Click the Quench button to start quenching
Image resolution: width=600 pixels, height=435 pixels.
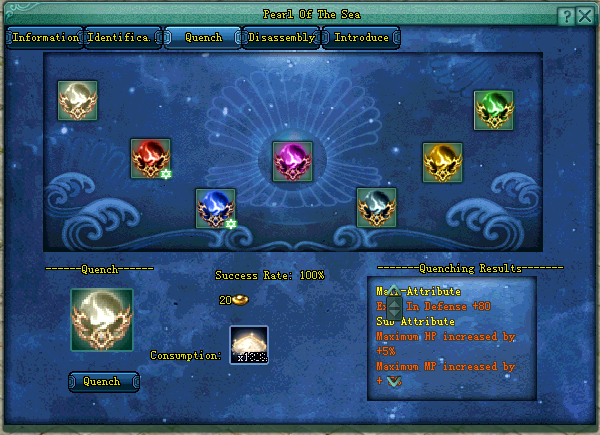(x=103, y=382)
